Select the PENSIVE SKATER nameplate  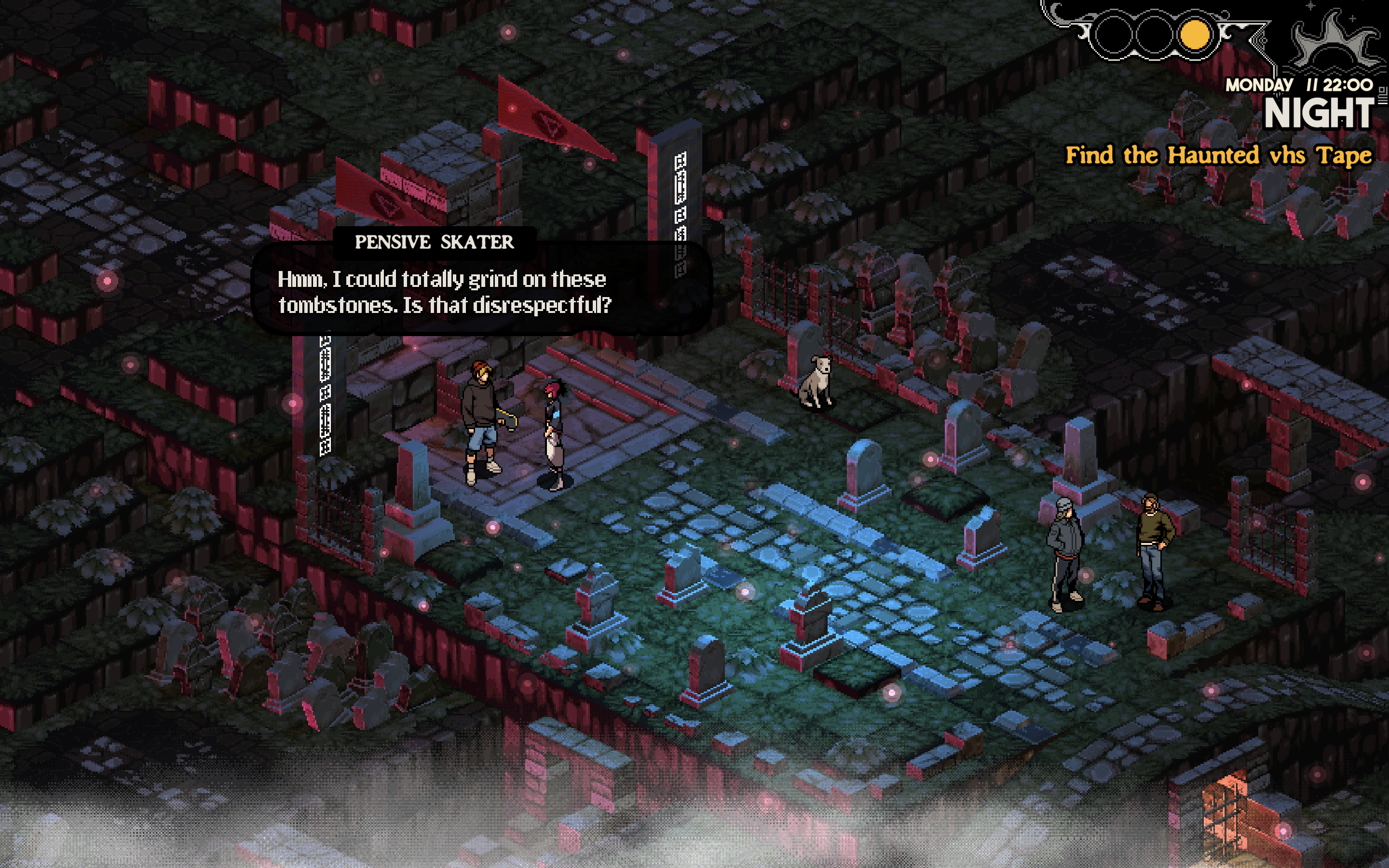(x=435, y=242)
